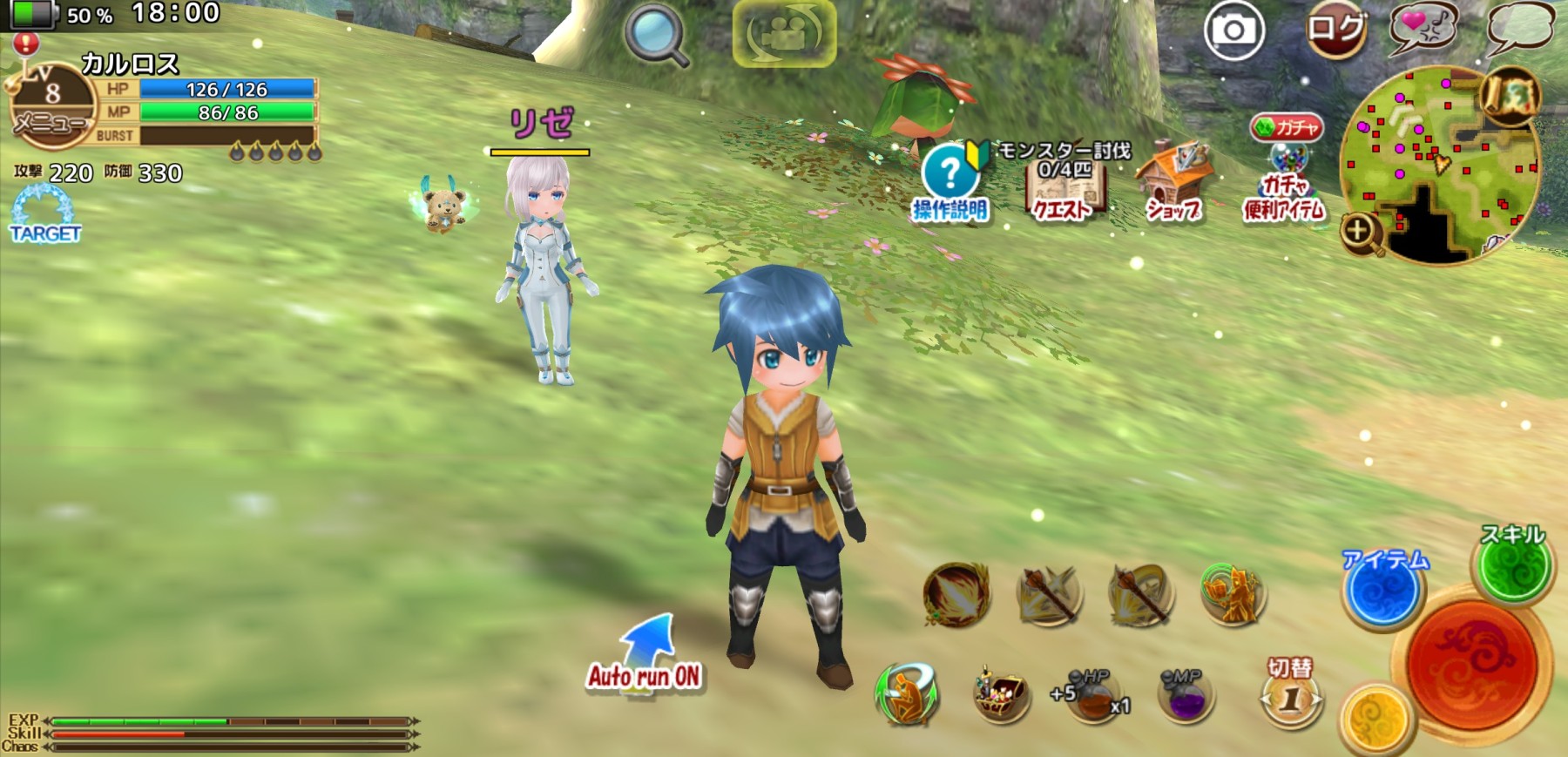The image size is (1568, 757).
Task: Open the magnifying glass search
Action: (x=656, y=35)
